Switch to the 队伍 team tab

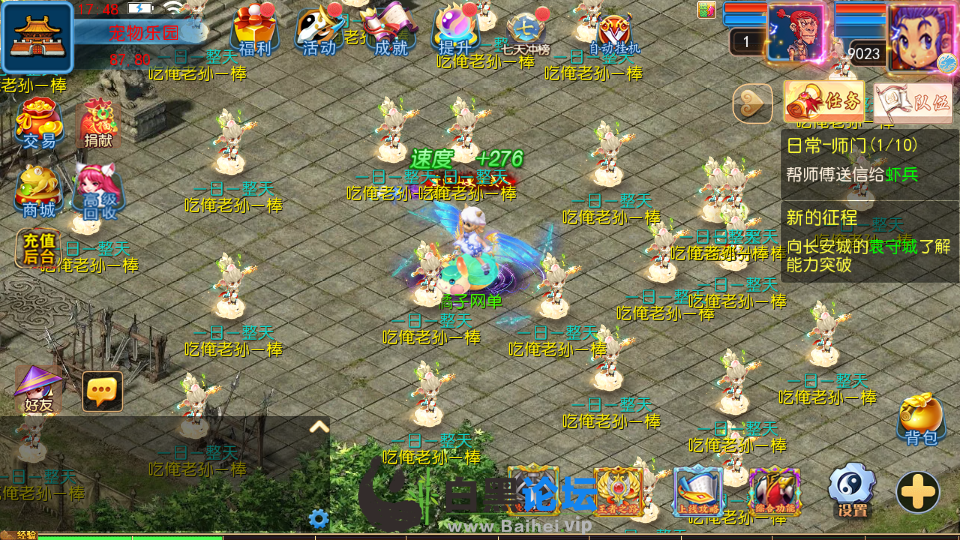pyautogui.click(x=912, y=101)
